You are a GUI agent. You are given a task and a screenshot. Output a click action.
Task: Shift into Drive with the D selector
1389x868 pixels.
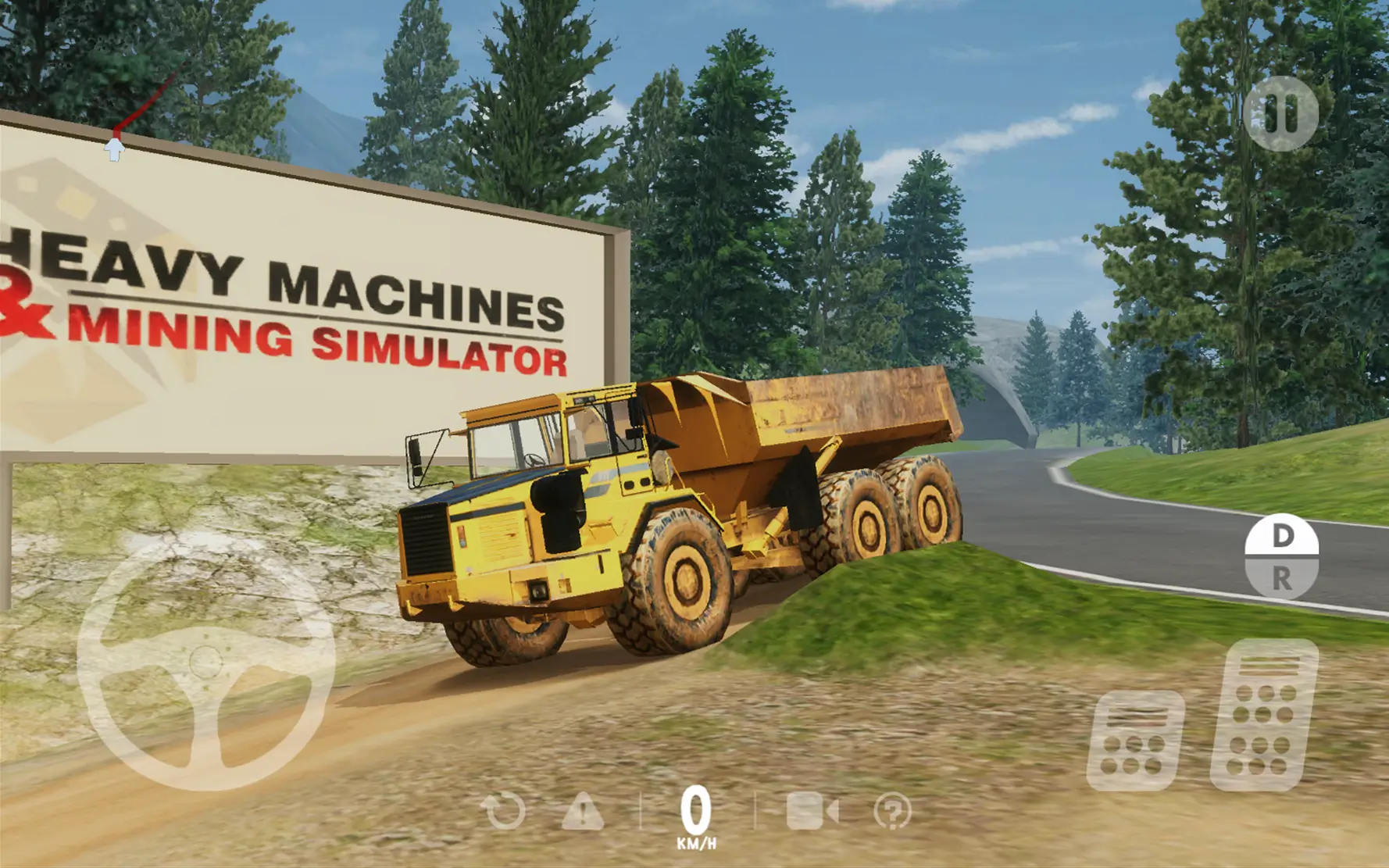[1282, 535]
